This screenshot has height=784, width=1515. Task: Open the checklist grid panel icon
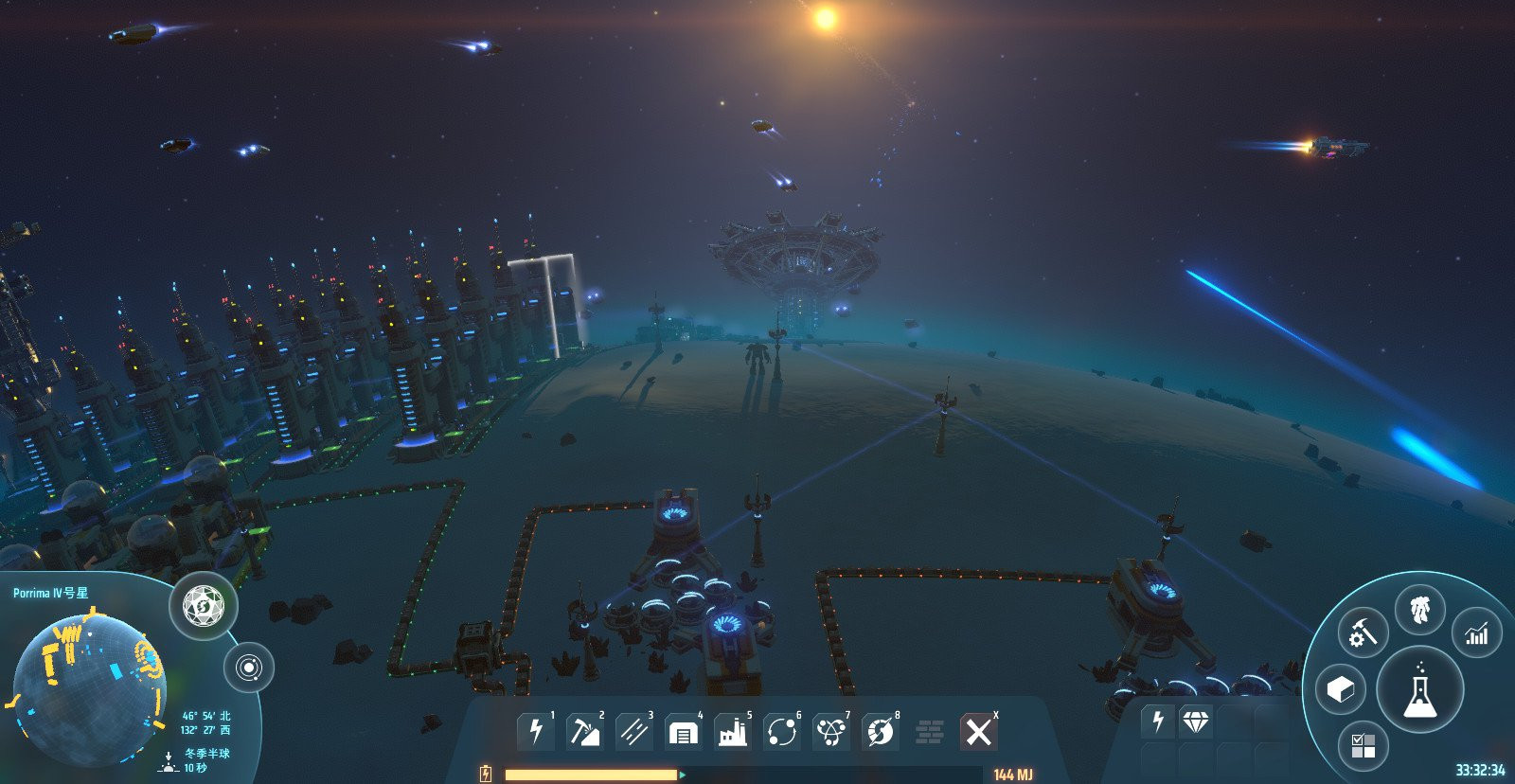[1363, 745]
